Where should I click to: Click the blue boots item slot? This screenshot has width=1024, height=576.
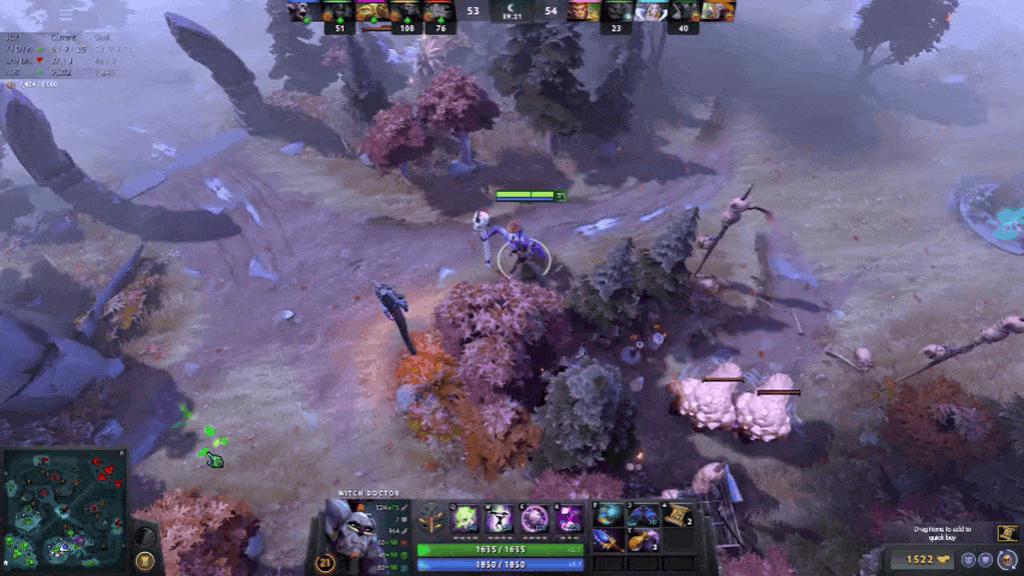click(642, 515)
